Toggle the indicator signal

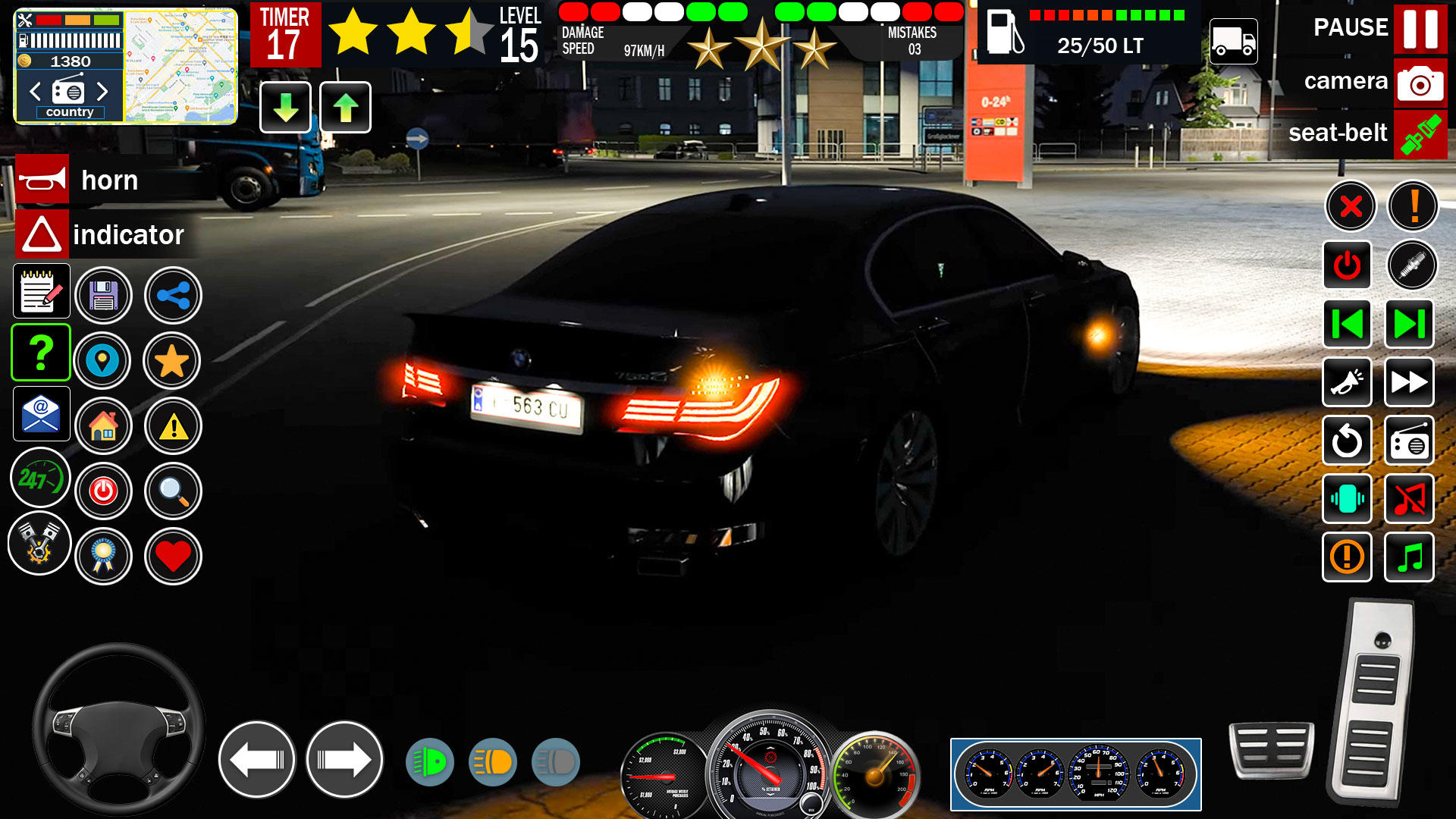pyautogui.click(x=42, y=234)
